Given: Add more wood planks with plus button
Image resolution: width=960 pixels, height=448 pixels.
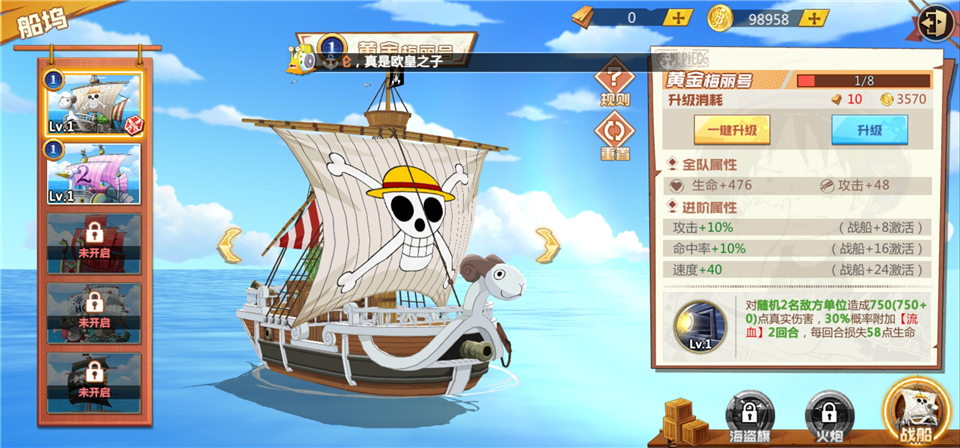Looking at the screenshot, I should 679,18.
